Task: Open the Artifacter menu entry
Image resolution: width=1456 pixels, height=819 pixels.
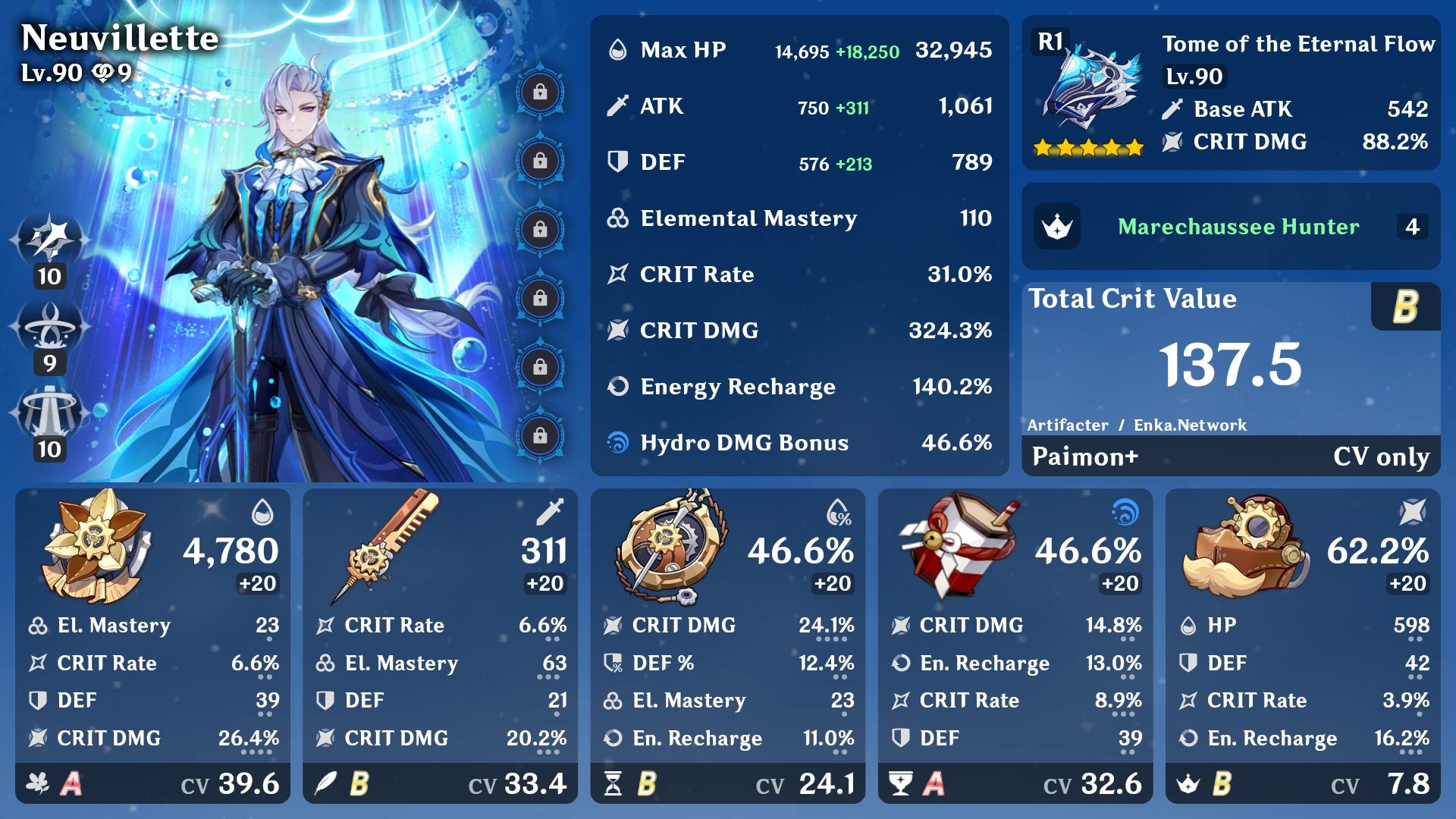Action: [1070, 425]
